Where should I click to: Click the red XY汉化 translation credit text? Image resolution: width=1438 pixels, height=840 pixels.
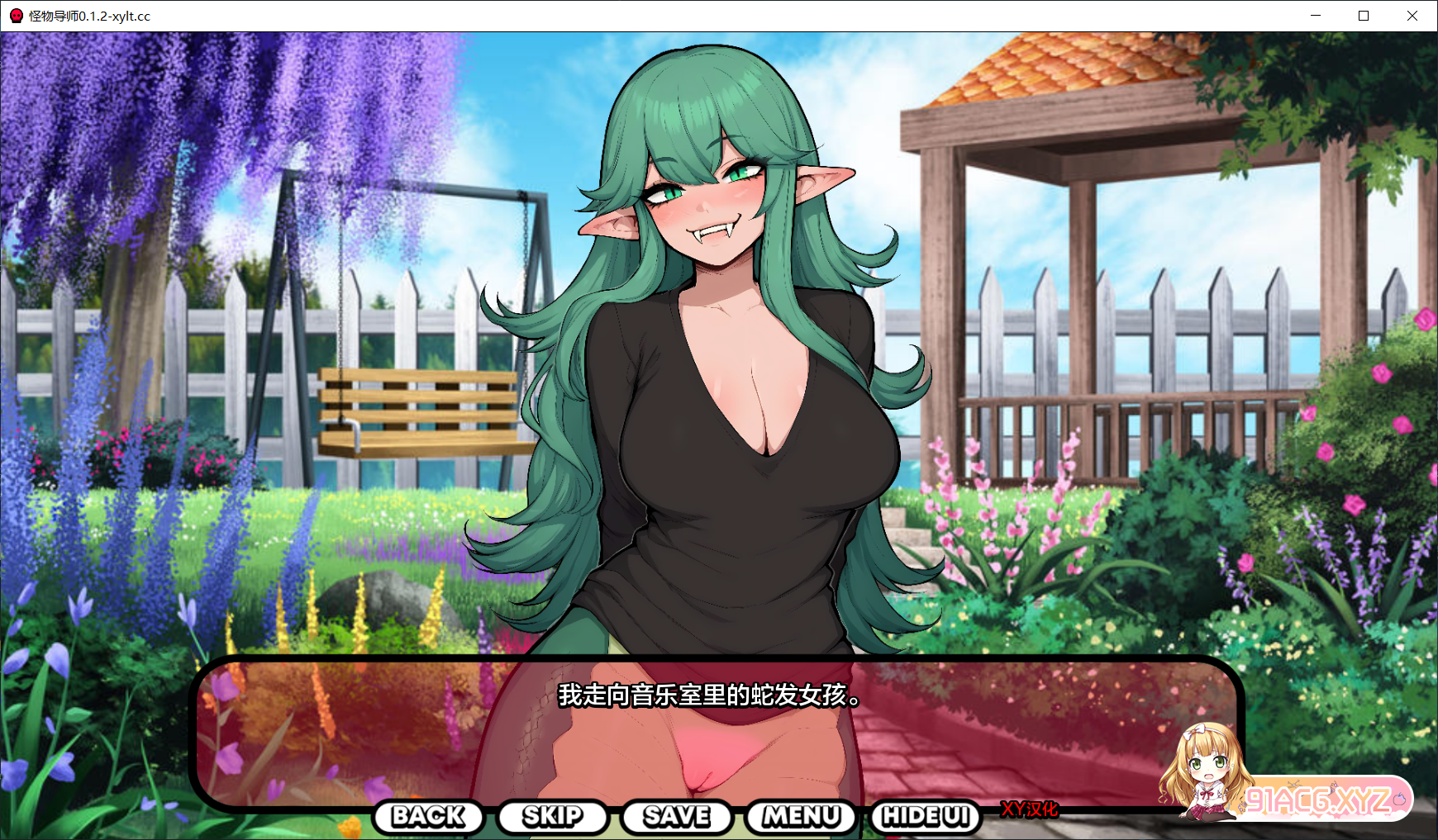coord(1030,810)
